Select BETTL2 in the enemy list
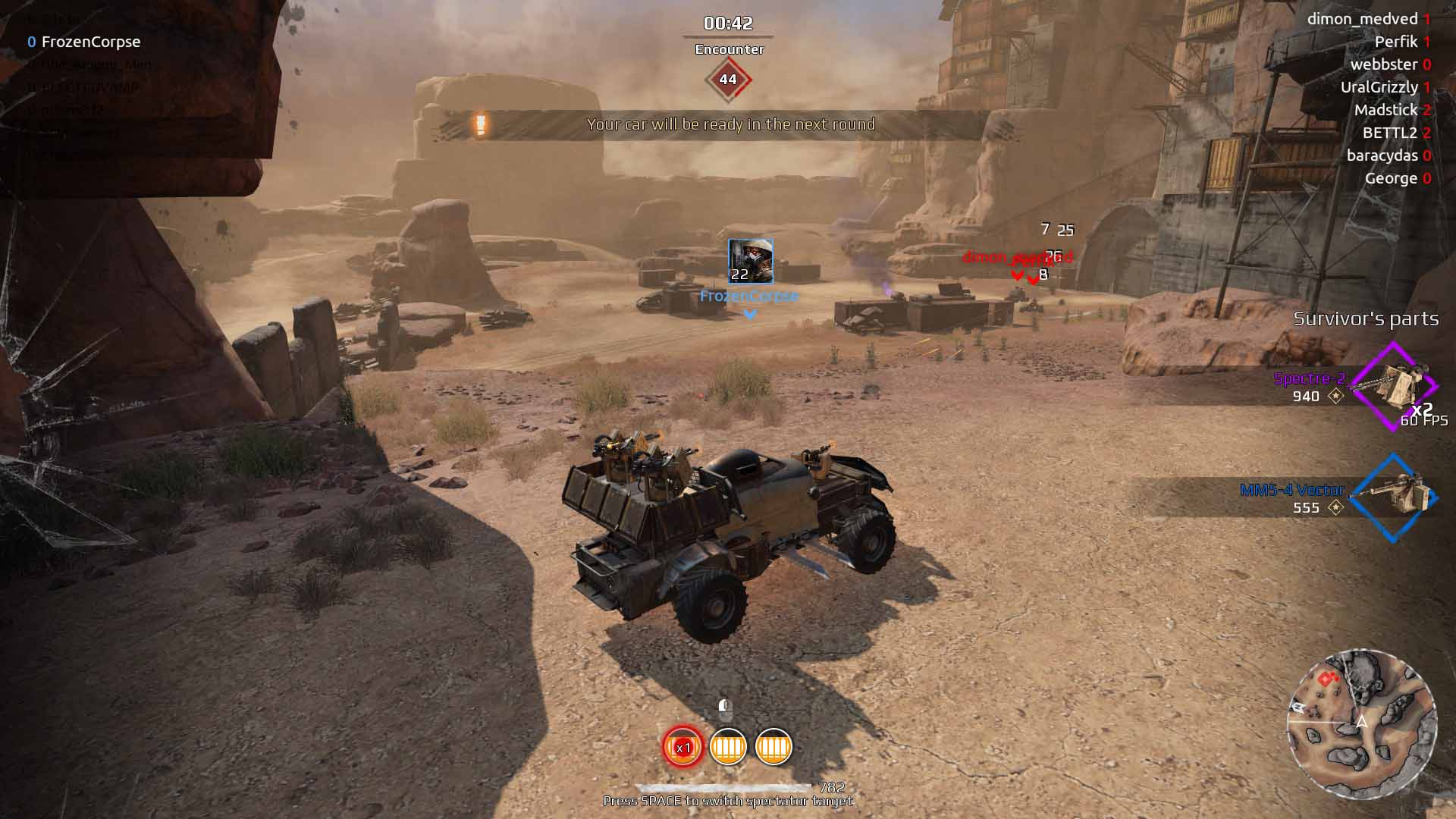 point(1389,133)
